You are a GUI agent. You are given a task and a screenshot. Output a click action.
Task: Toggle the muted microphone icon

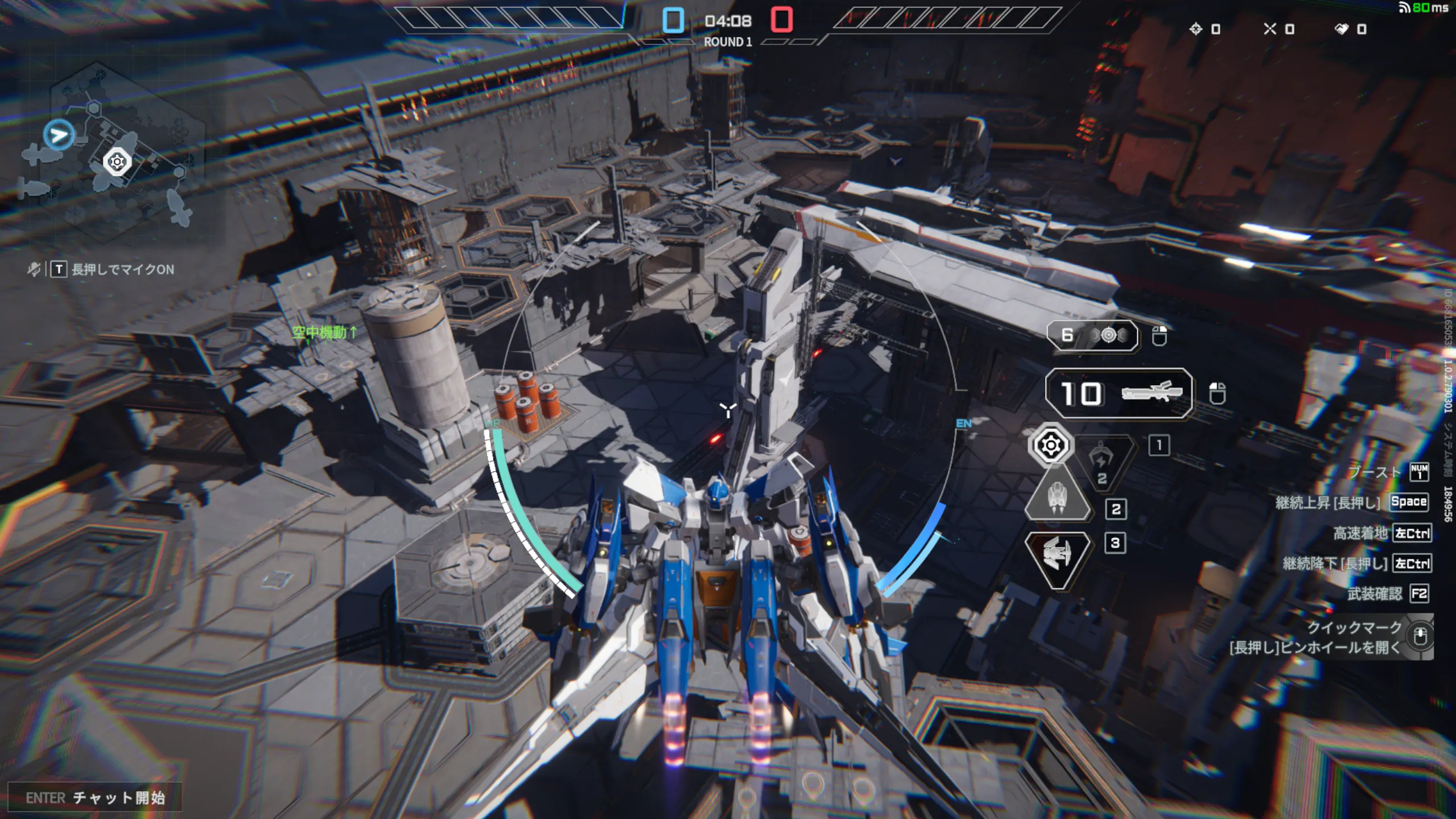point(34,269)
